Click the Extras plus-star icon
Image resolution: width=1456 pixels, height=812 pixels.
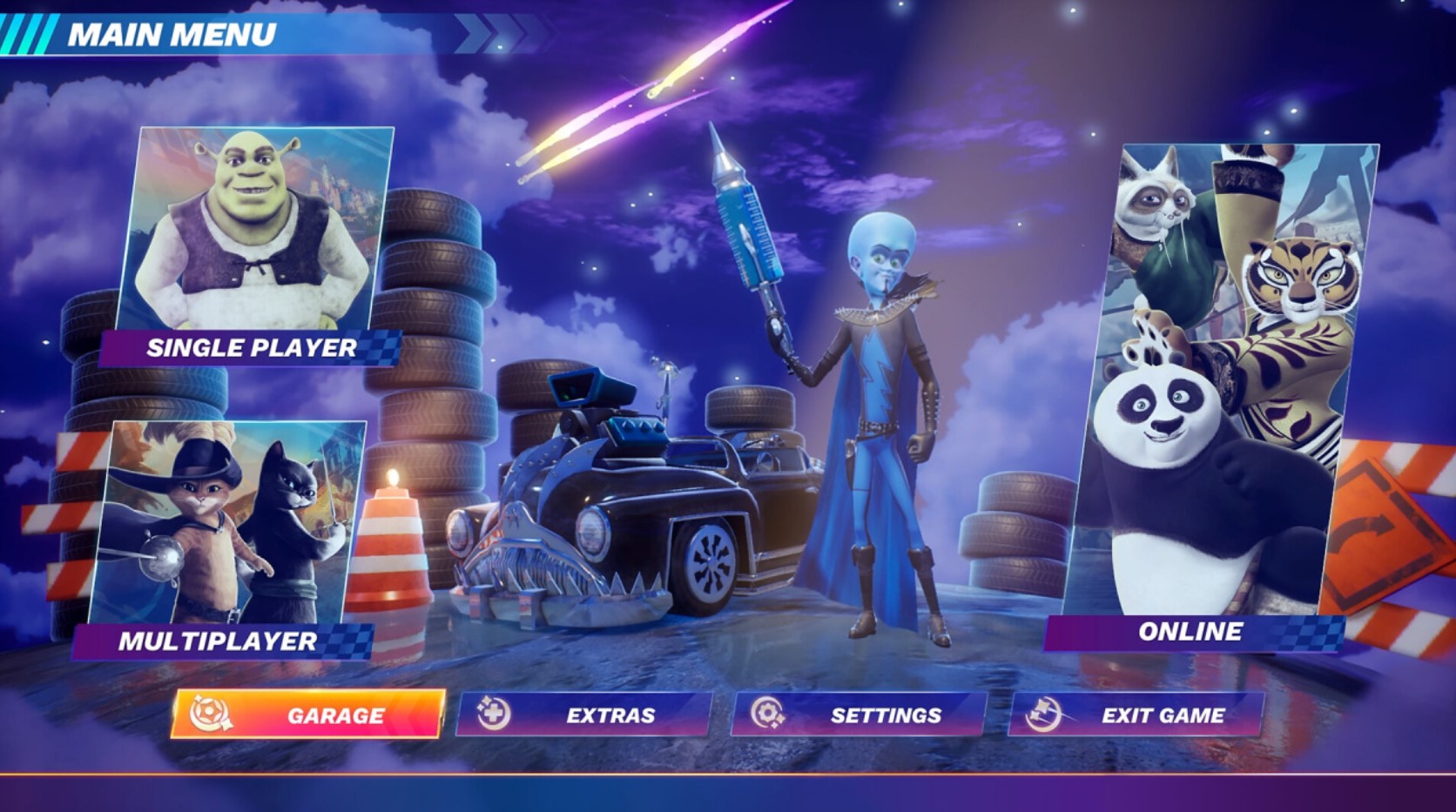tap(493, 714)
